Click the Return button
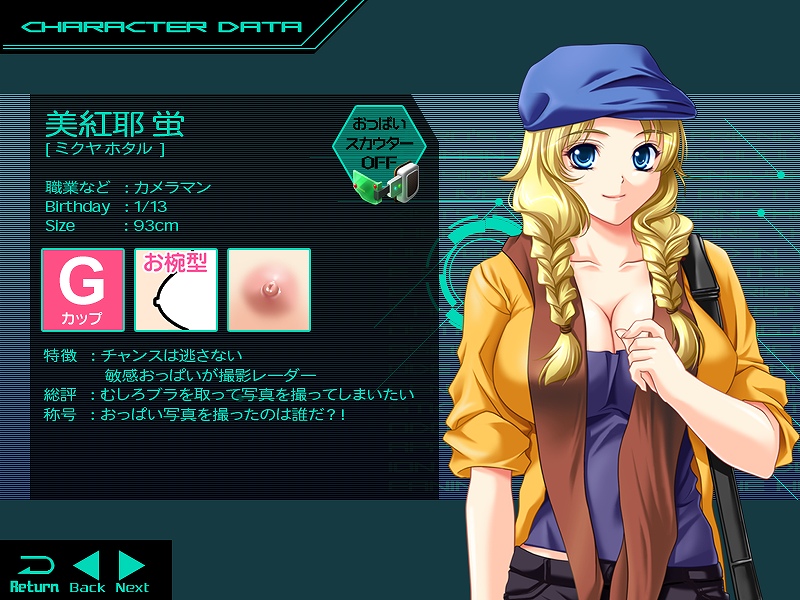800x600 pixels. coord(34,572)
